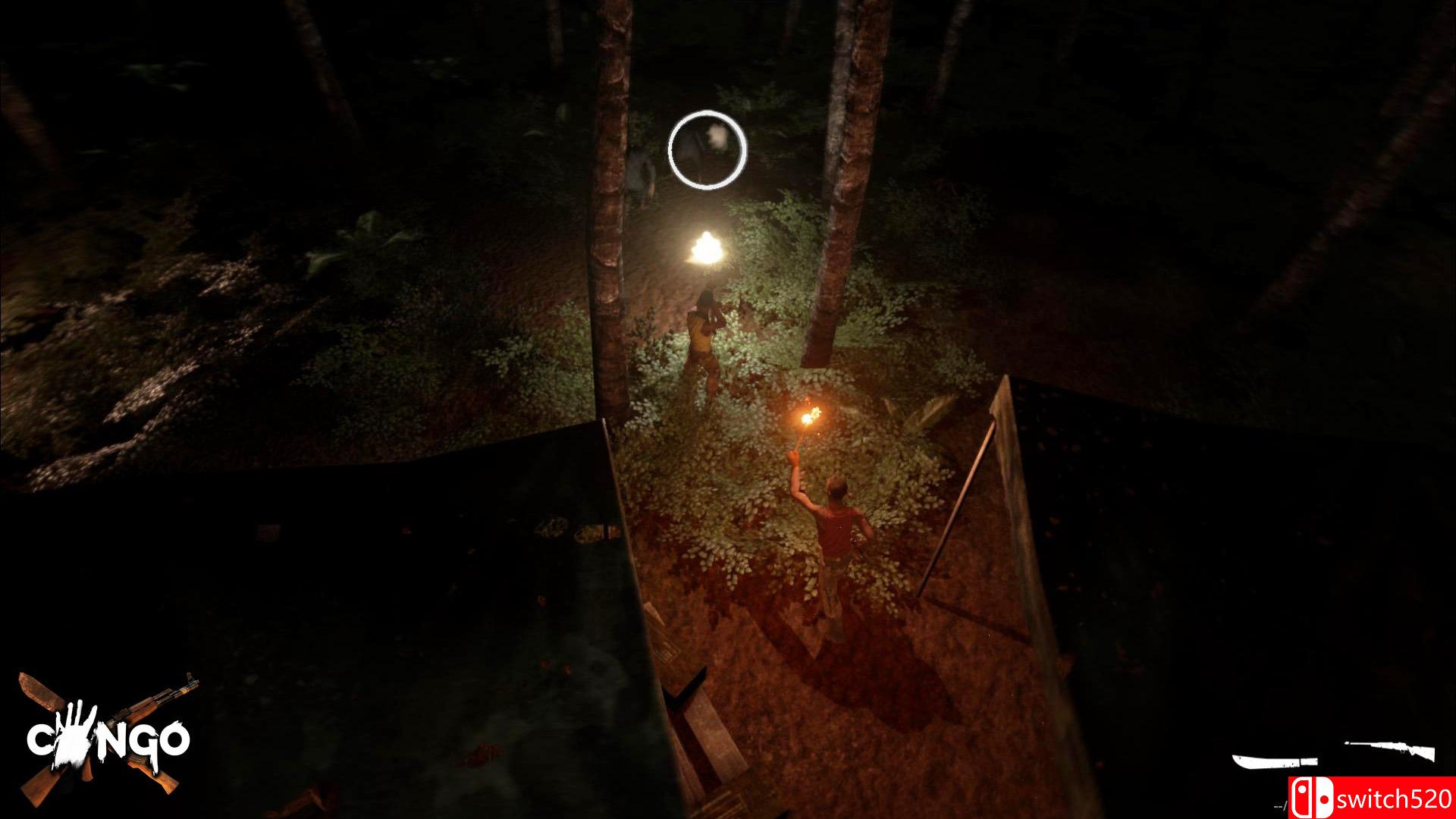
Task: Select the machete icon in the weapon bar
Action: pos(1276,762)
